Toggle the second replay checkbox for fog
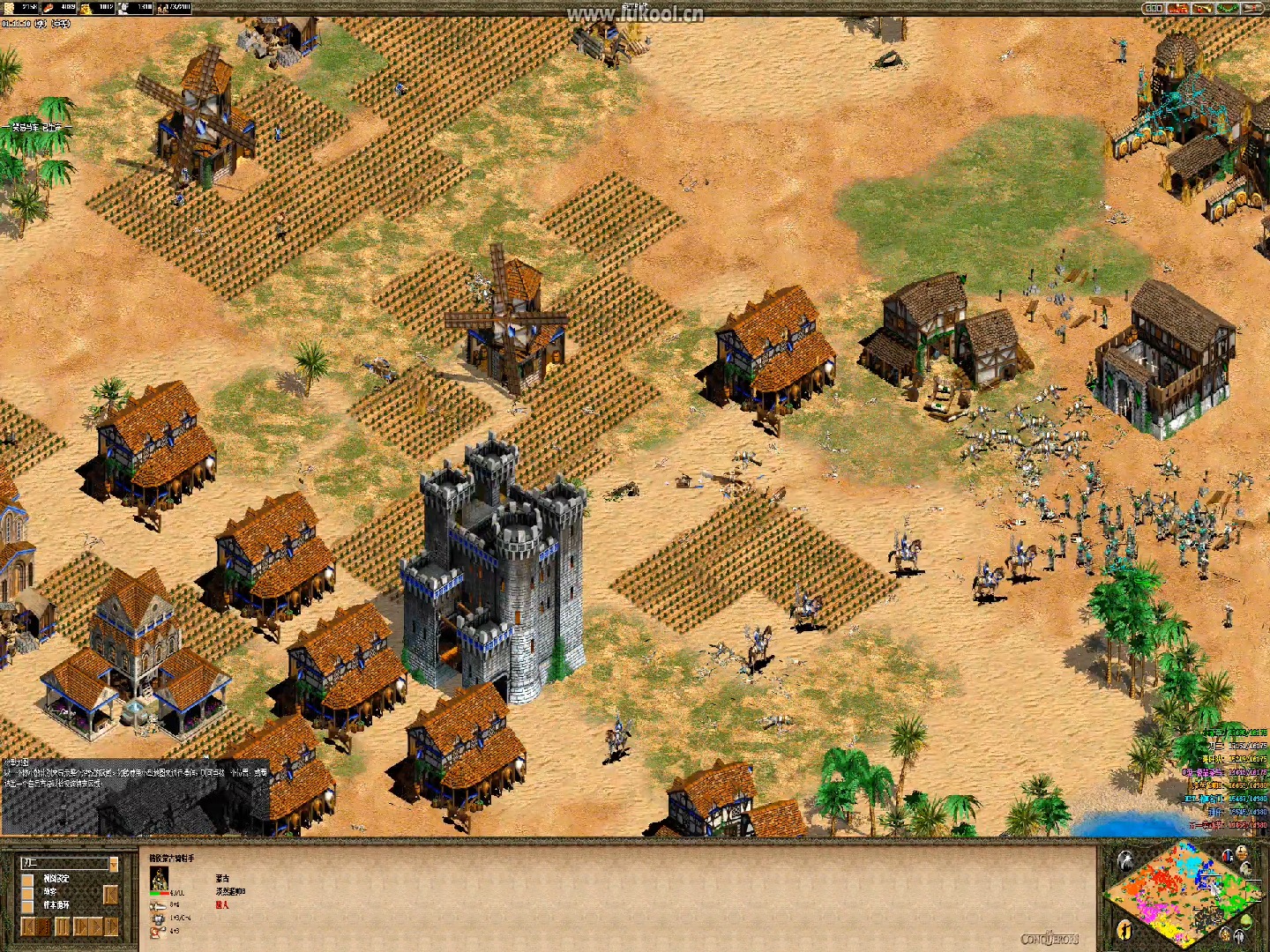The height and width of the screenshot is (952, 1270). coord(27,892)
